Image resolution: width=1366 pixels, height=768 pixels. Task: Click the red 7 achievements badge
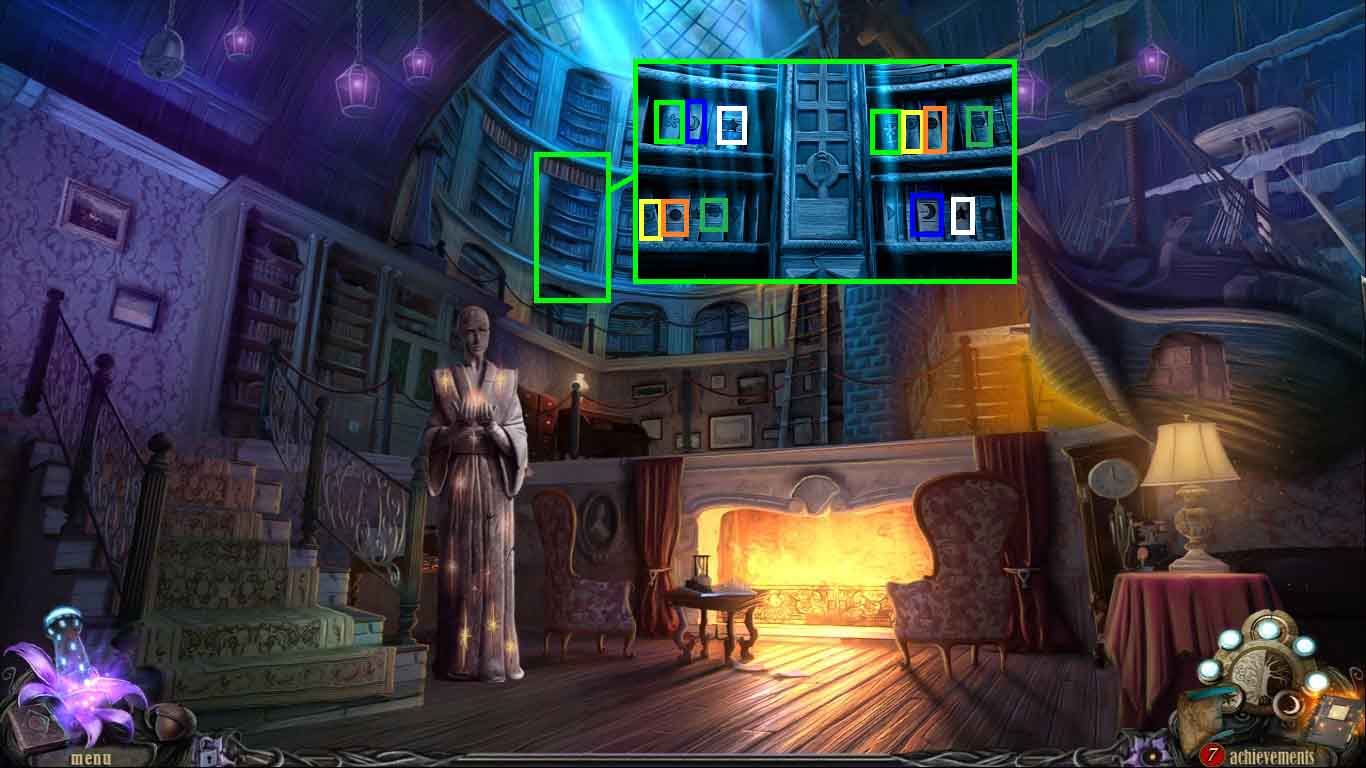(1213, 755)
